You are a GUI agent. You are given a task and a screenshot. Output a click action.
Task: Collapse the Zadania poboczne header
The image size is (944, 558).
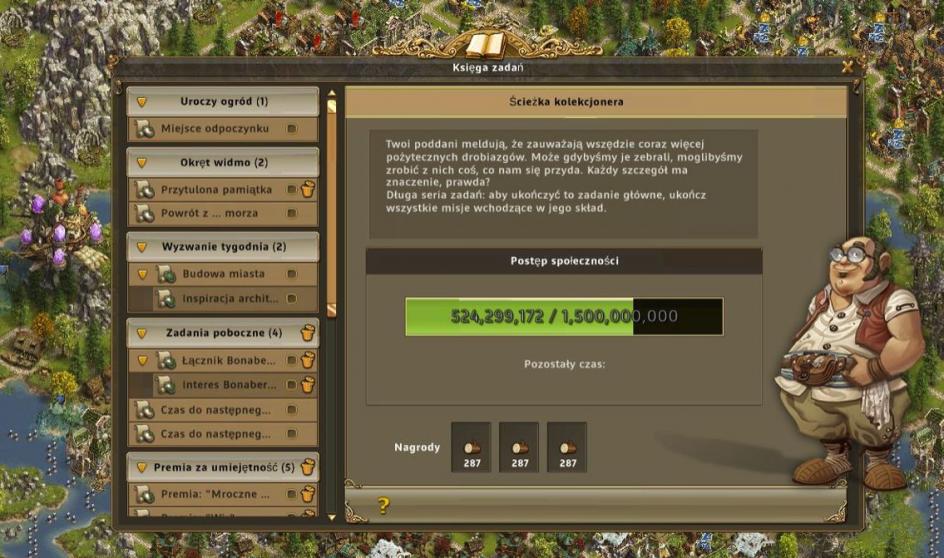point(142,333)
